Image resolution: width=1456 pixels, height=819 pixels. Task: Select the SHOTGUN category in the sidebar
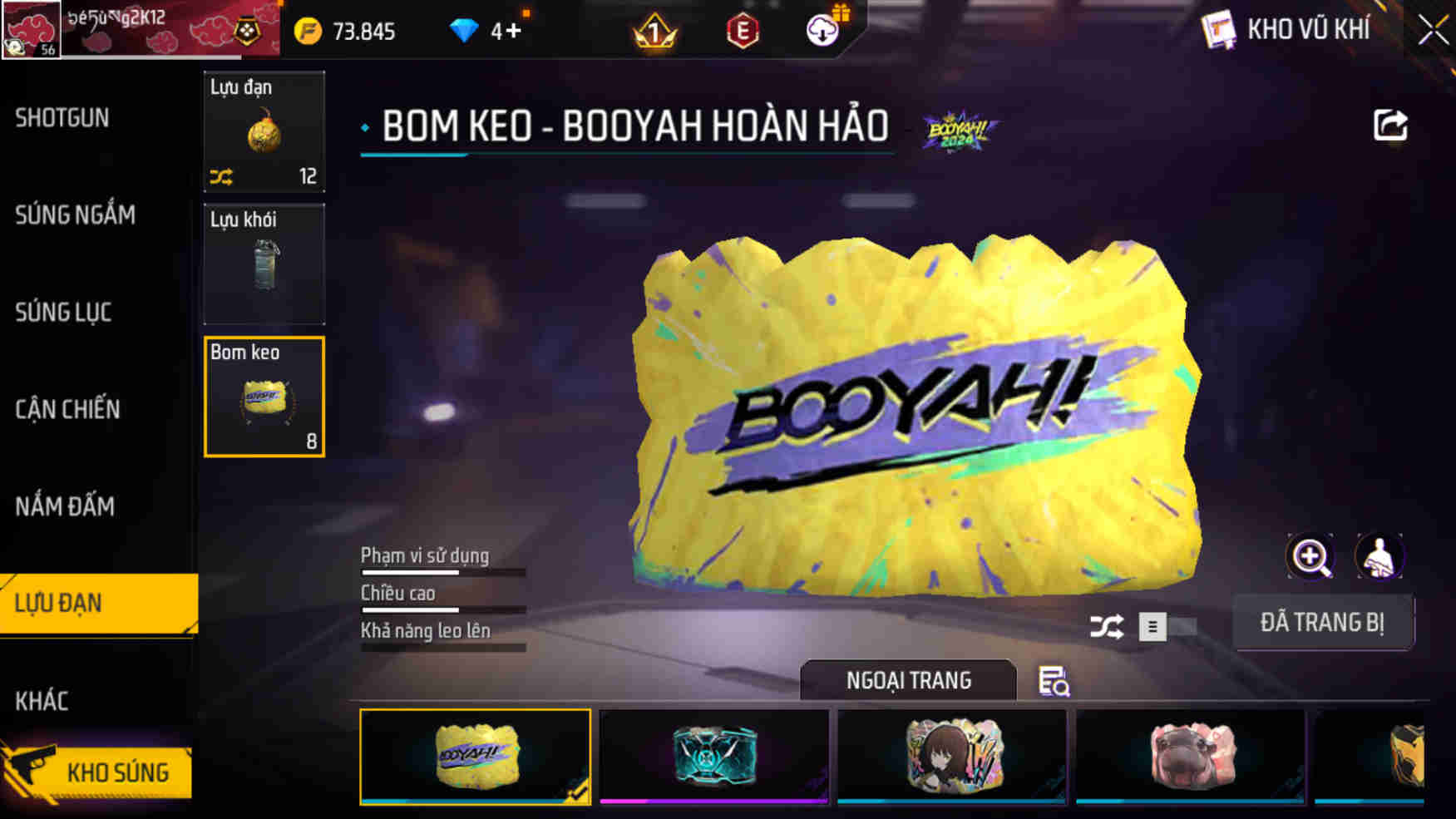click(x=61, y=118)
